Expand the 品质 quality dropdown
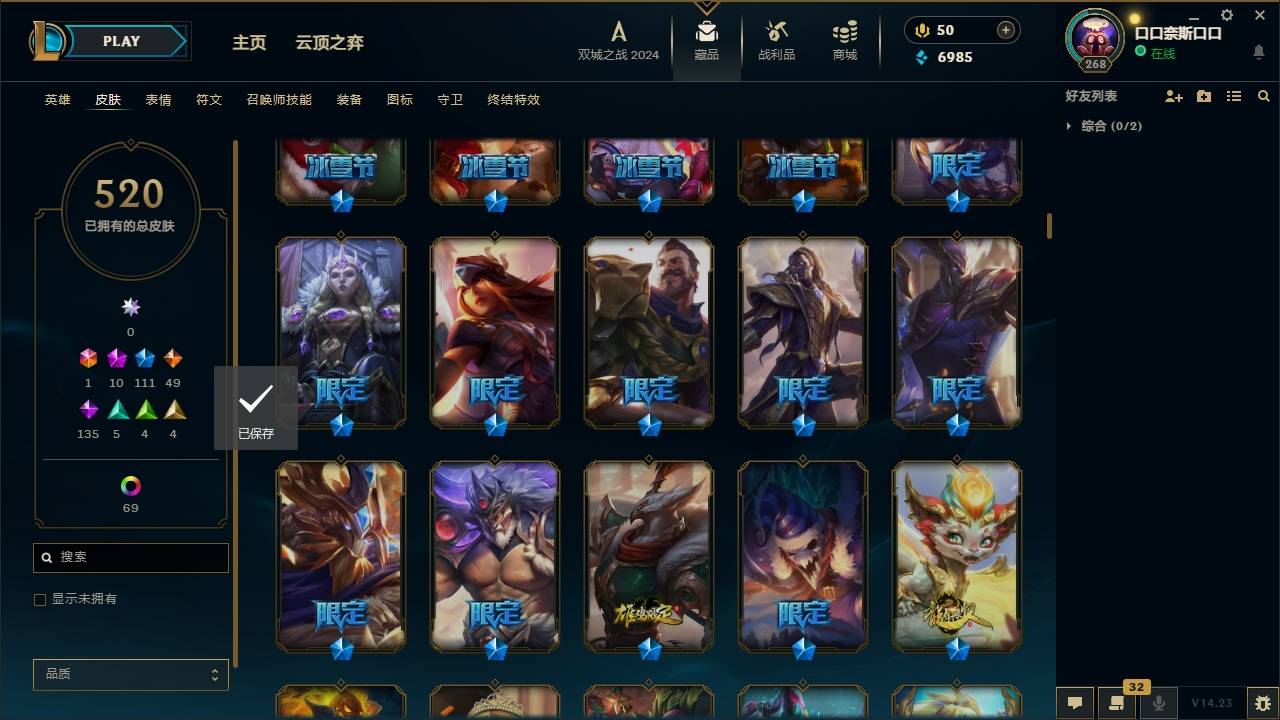 [130, 674]
